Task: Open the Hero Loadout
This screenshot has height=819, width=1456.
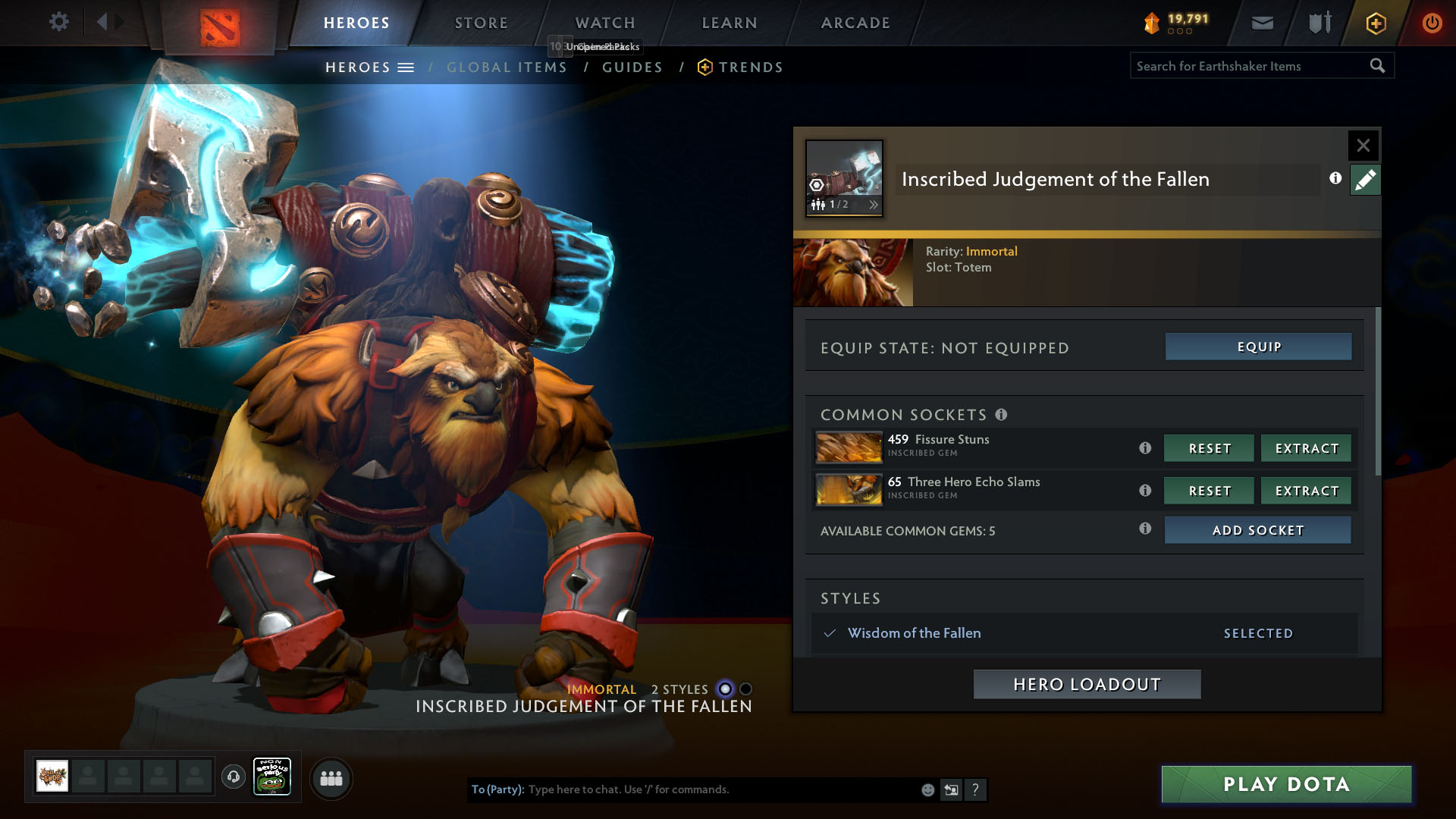Action: tap(1087, 684)
